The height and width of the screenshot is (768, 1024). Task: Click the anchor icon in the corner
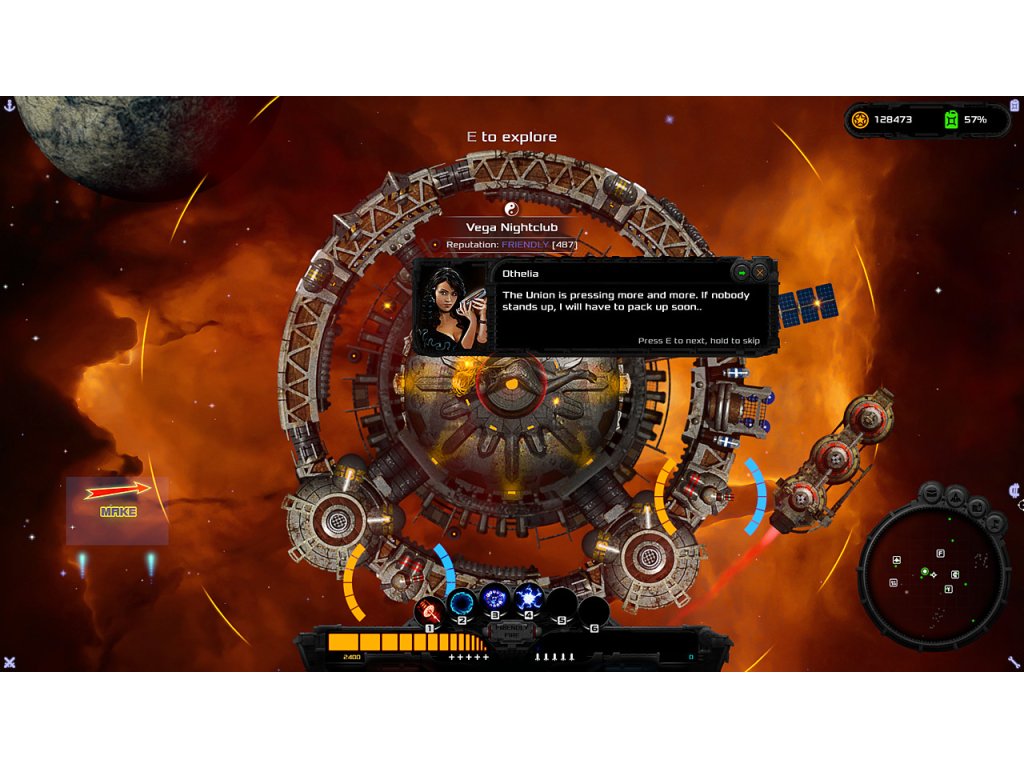(x=9, y=105)
